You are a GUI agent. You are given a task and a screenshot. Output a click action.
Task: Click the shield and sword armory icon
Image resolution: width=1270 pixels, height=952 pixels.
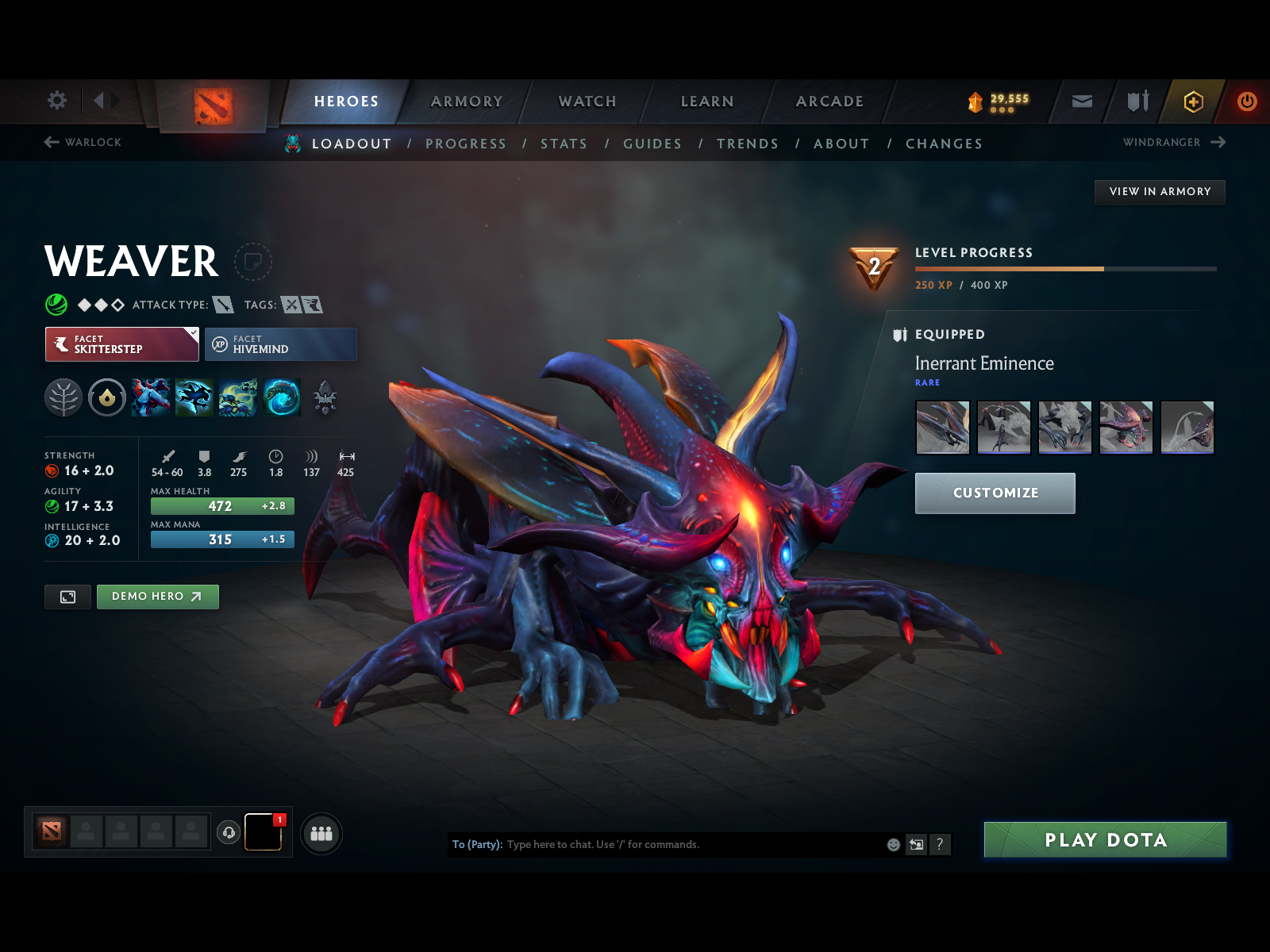(x=1137, y=102)
